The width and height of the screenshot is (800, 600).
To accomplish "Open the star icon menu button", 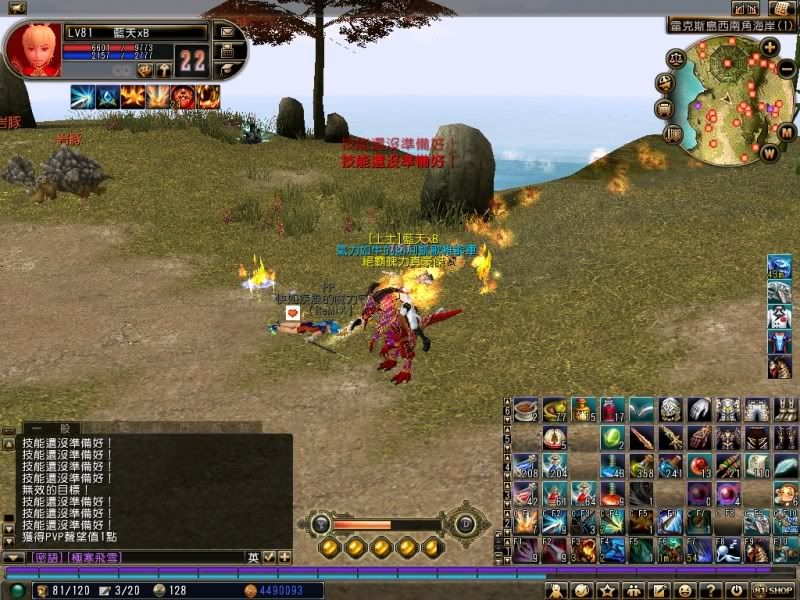I will (x=607, y=591).
